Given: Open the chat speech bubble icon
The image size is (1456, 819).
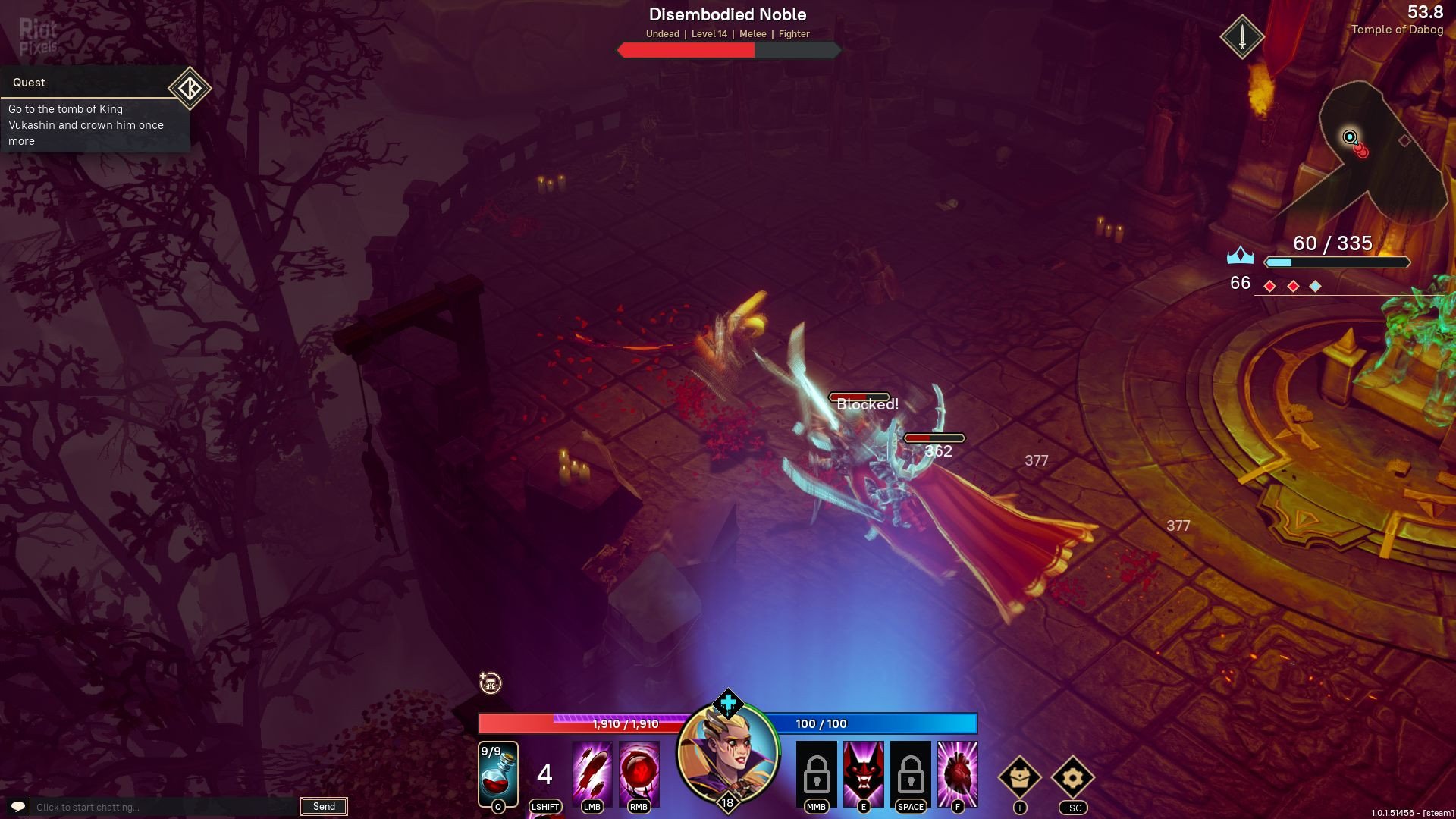Looking at the screenshot, I should [18, 806].
